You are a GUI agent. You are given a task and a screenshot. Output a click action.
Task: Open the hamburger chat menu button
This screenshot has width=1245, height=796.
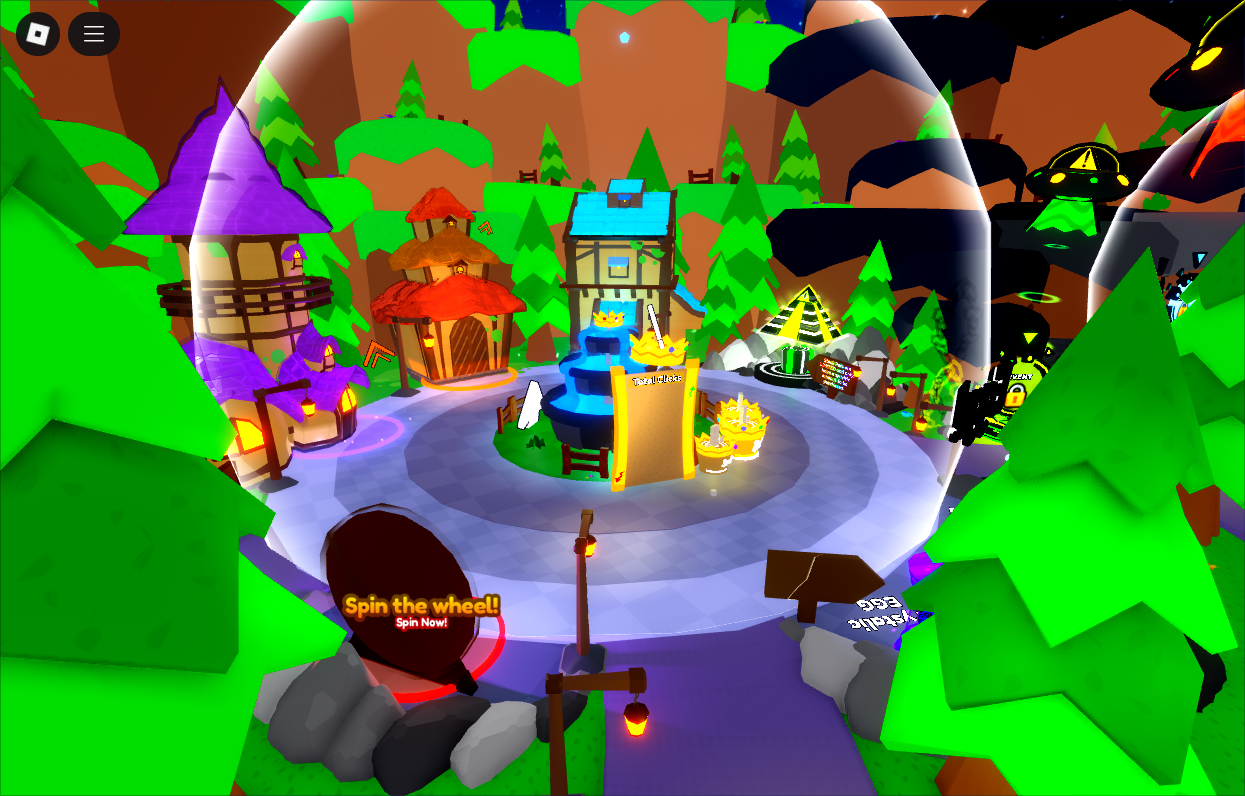pyautogui.click(x=94, y=34)
